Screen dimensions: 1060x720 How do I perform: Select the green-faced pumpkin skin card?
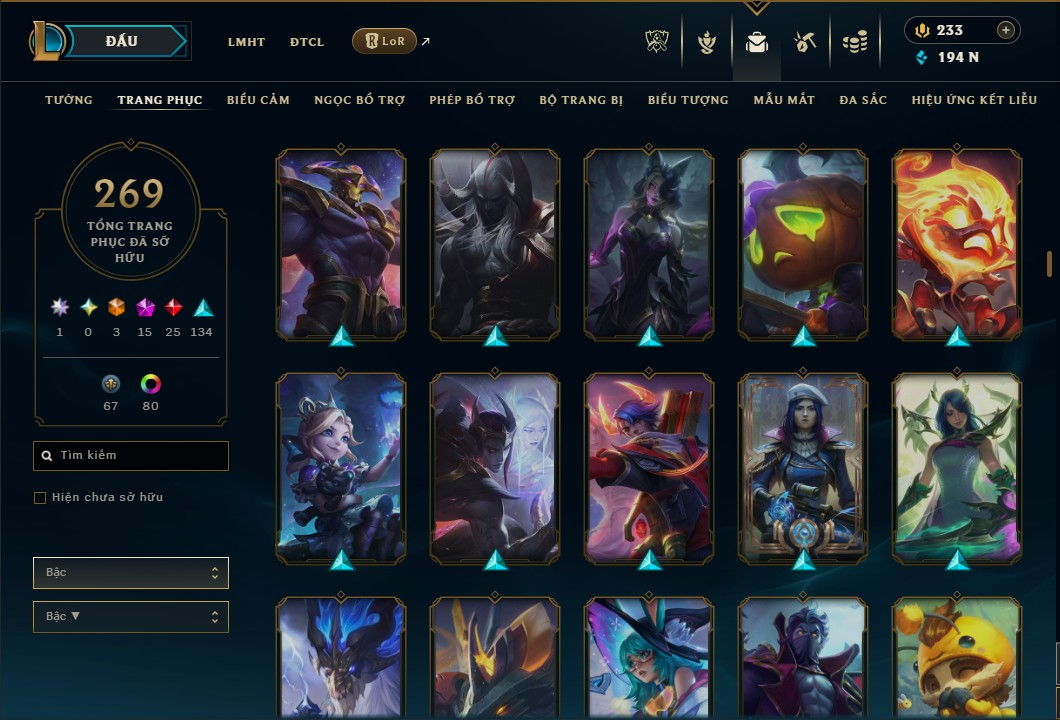tap(803, 244)
